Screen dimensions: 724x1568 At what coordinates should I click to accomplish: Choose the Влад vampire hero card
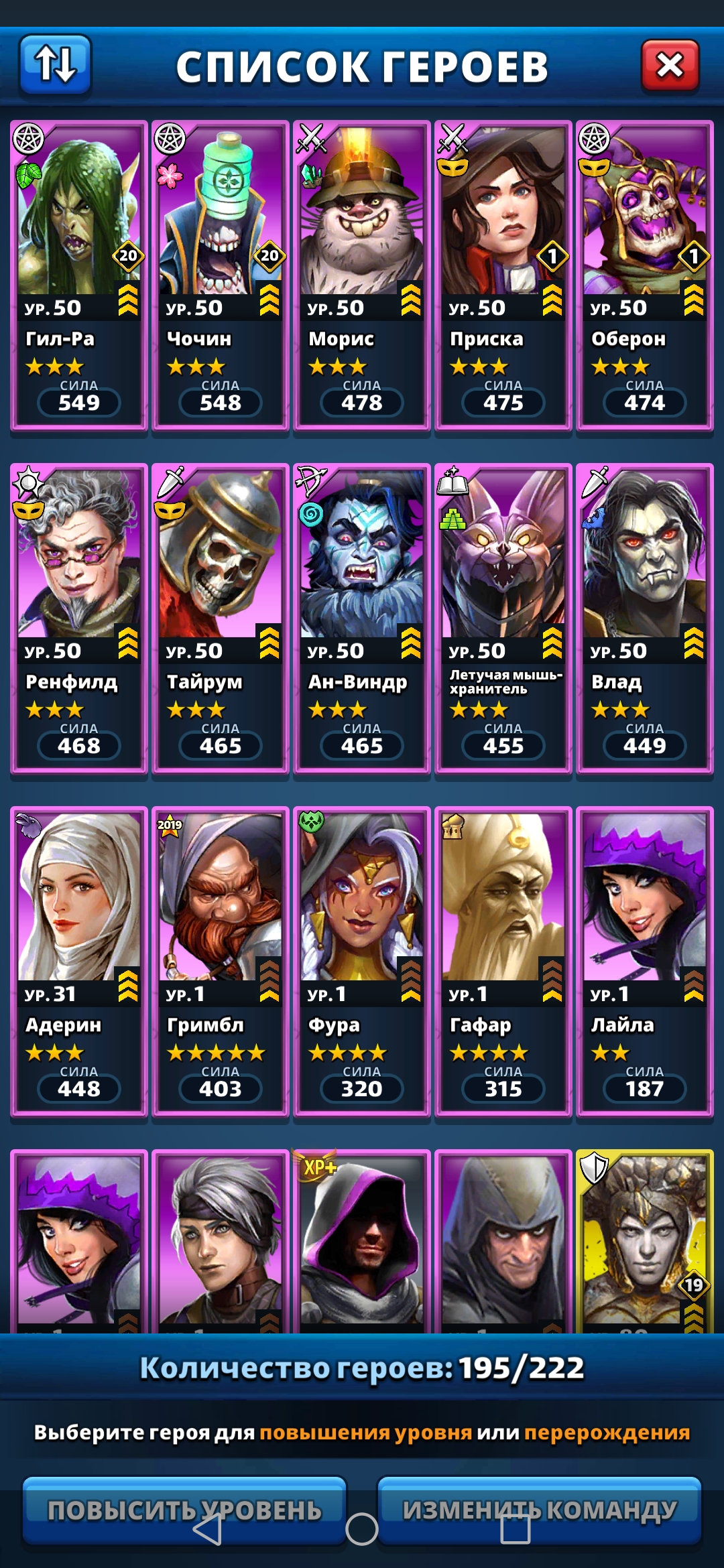(x=645, y=618)
